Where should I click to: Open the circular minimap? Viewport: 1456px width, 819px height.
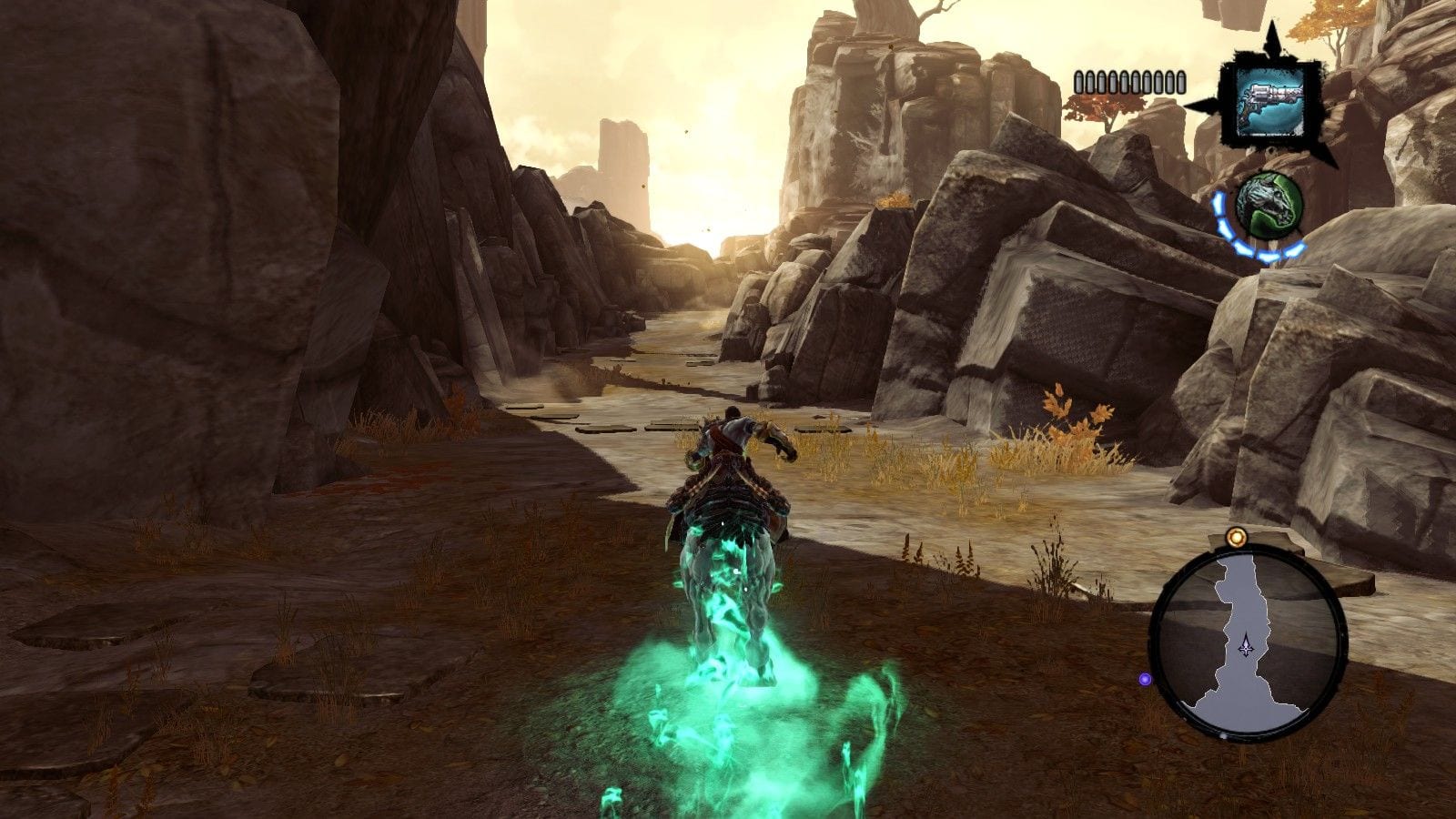pos(1249,641)
